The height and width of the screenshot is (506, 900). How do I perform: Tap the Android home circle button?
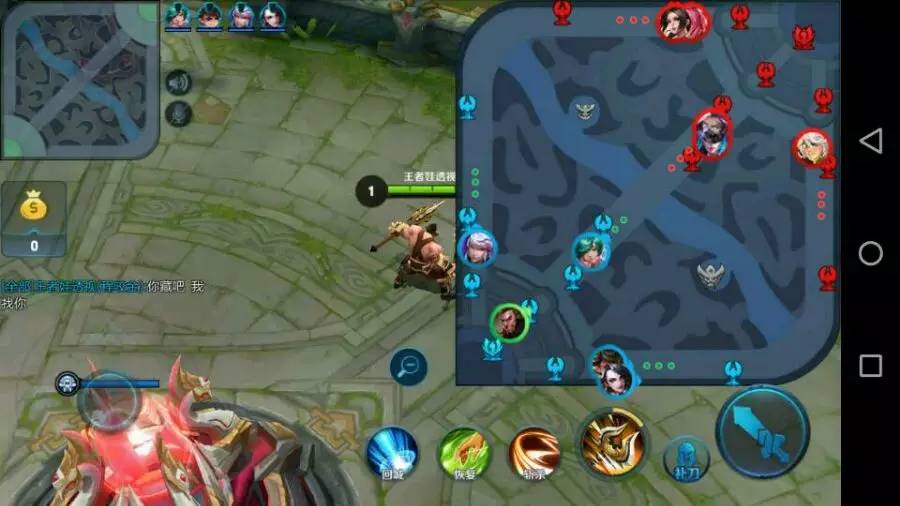point(871,253)
